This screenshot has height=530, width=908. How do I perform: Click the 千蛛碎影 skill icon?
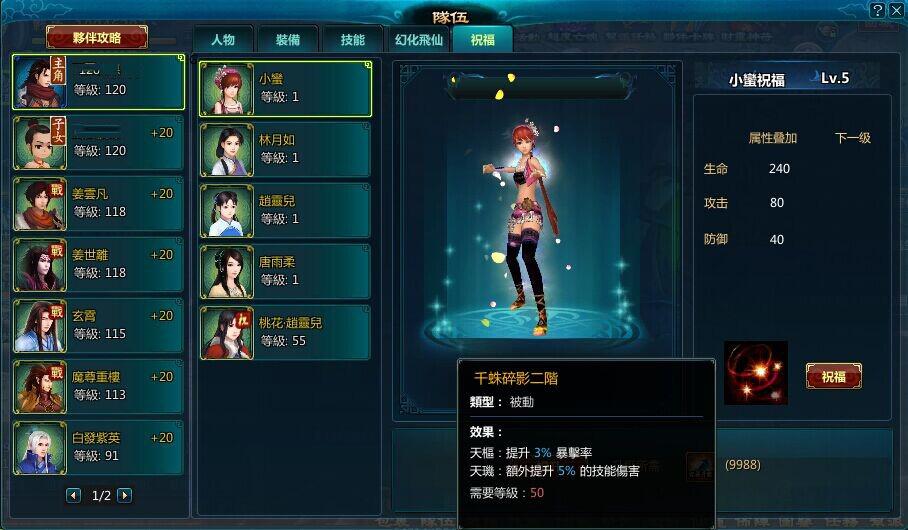(x=756, y=373)
